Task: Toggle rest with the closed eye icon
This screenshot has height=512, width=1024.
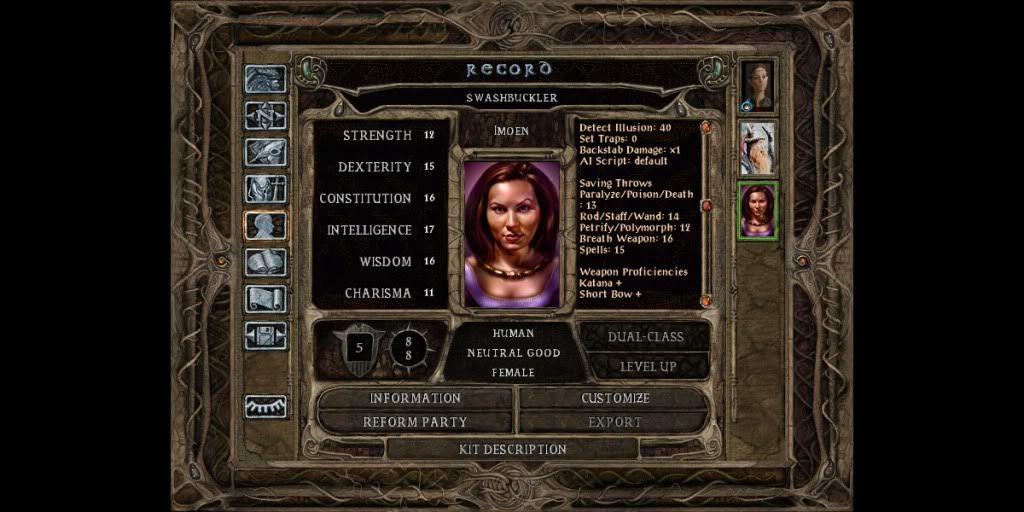Action: coord(266,406)
